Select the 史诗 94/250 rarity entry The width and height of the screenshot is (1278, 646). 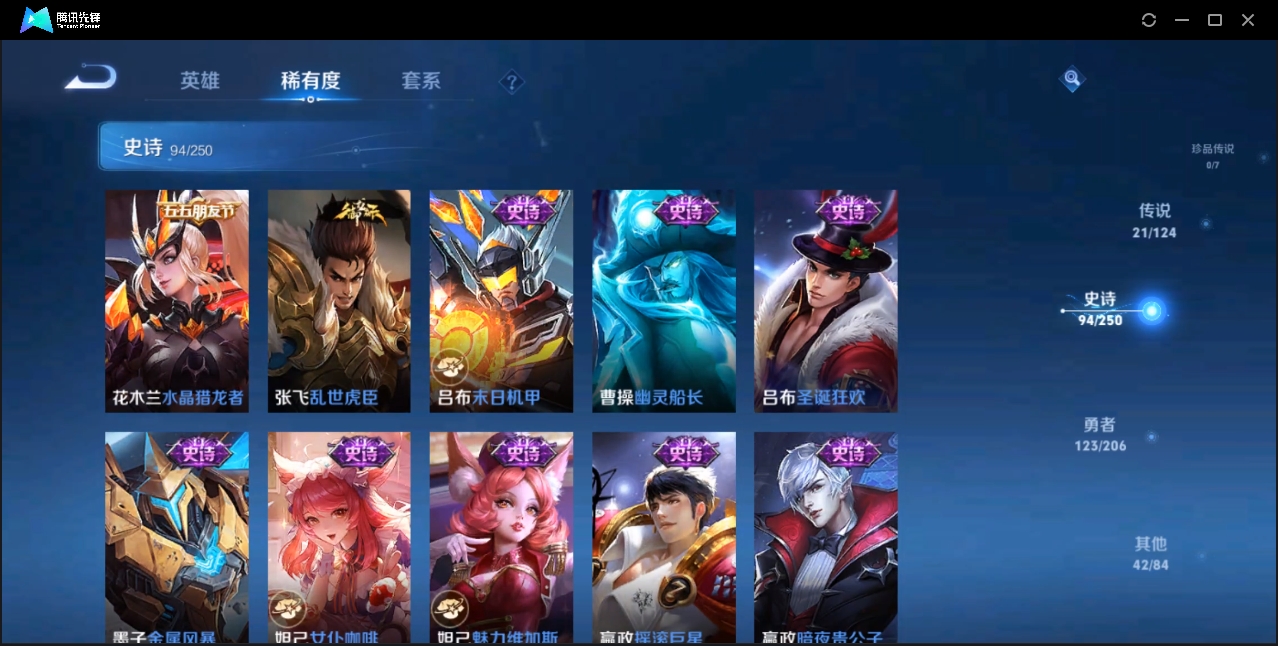click(x=1100, y=308)
